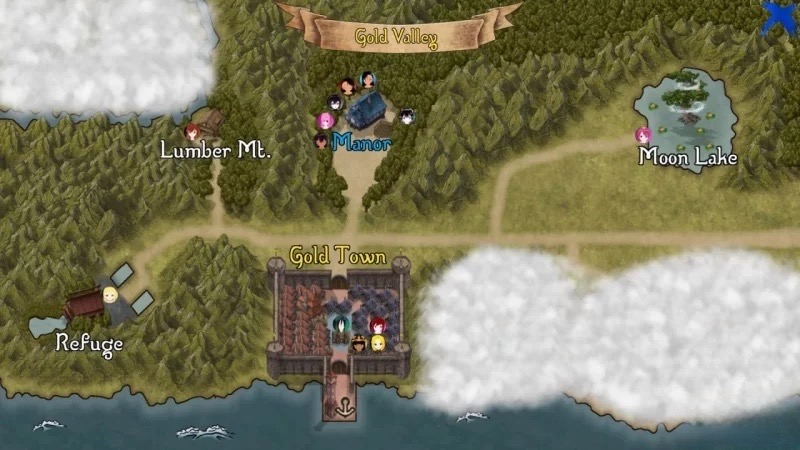Select the red-haired character marker in Gold Town
The height and width of the screenshot is (450, 800).
coord(378,325)
